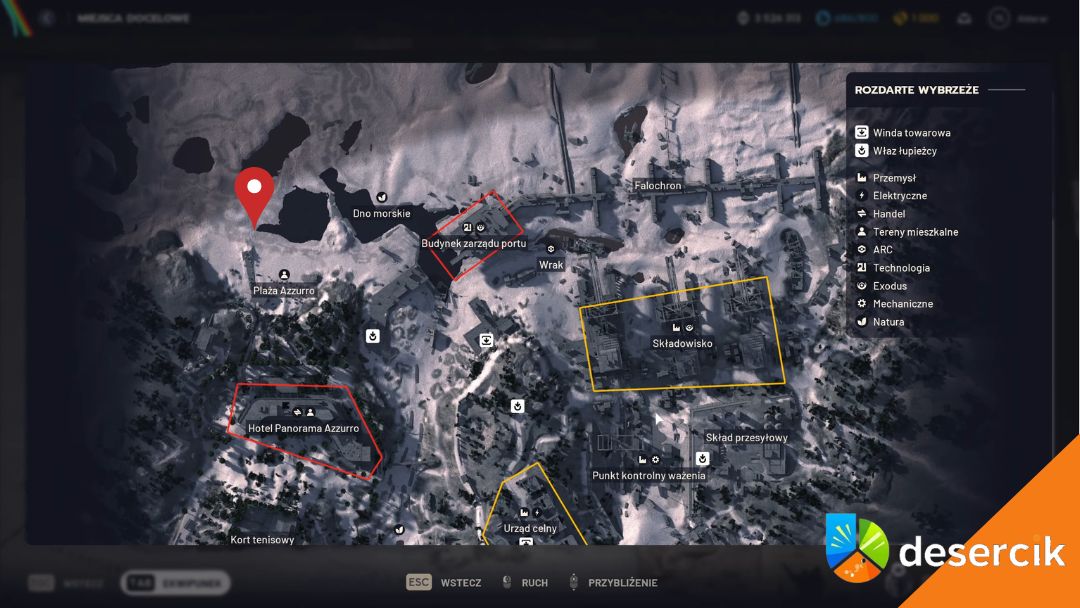Select the Technologia legend category
The width and height of the screenshot is (1080, 608).
900,268
